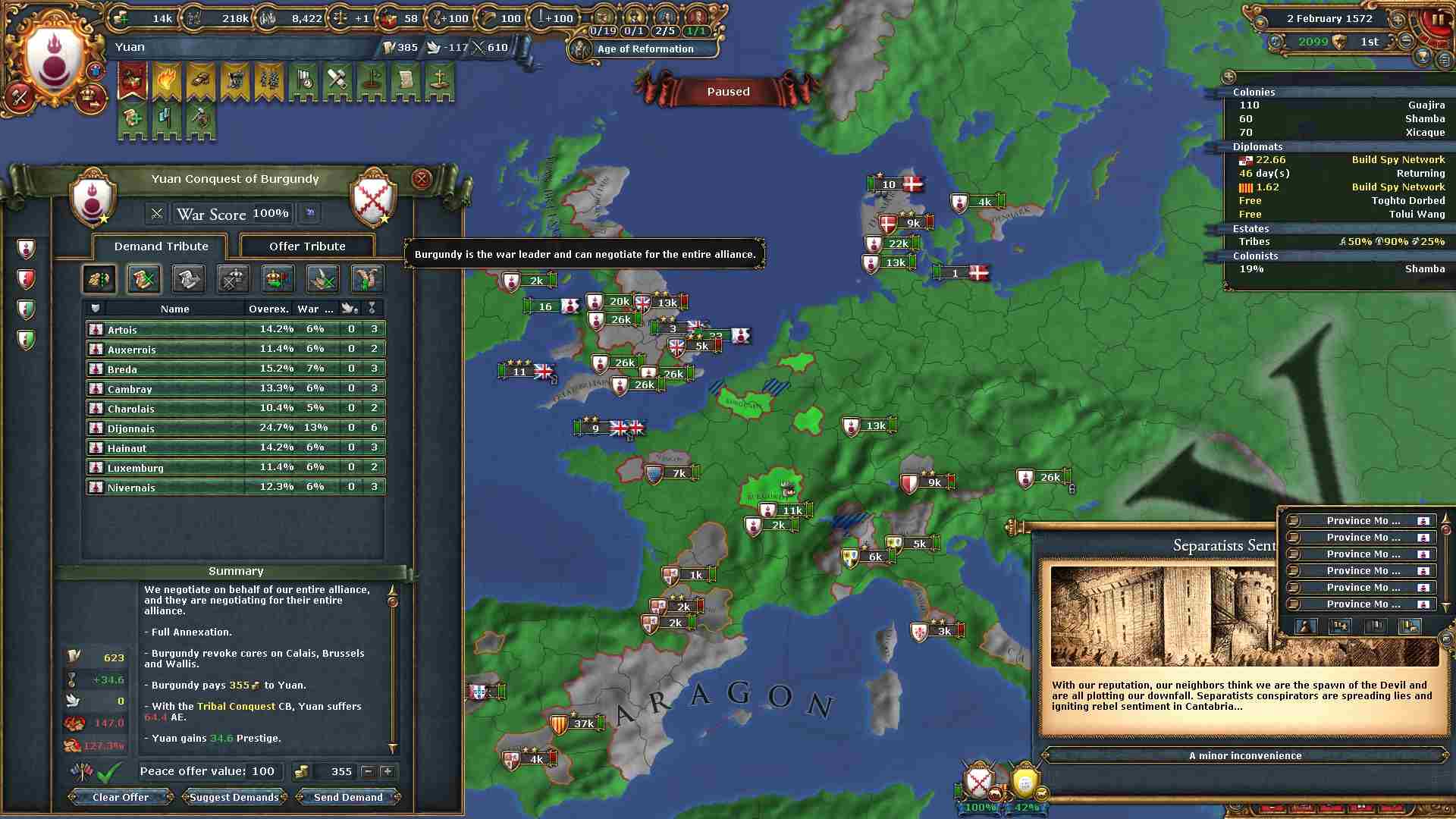Increase the gold demand with plus button

388,771
